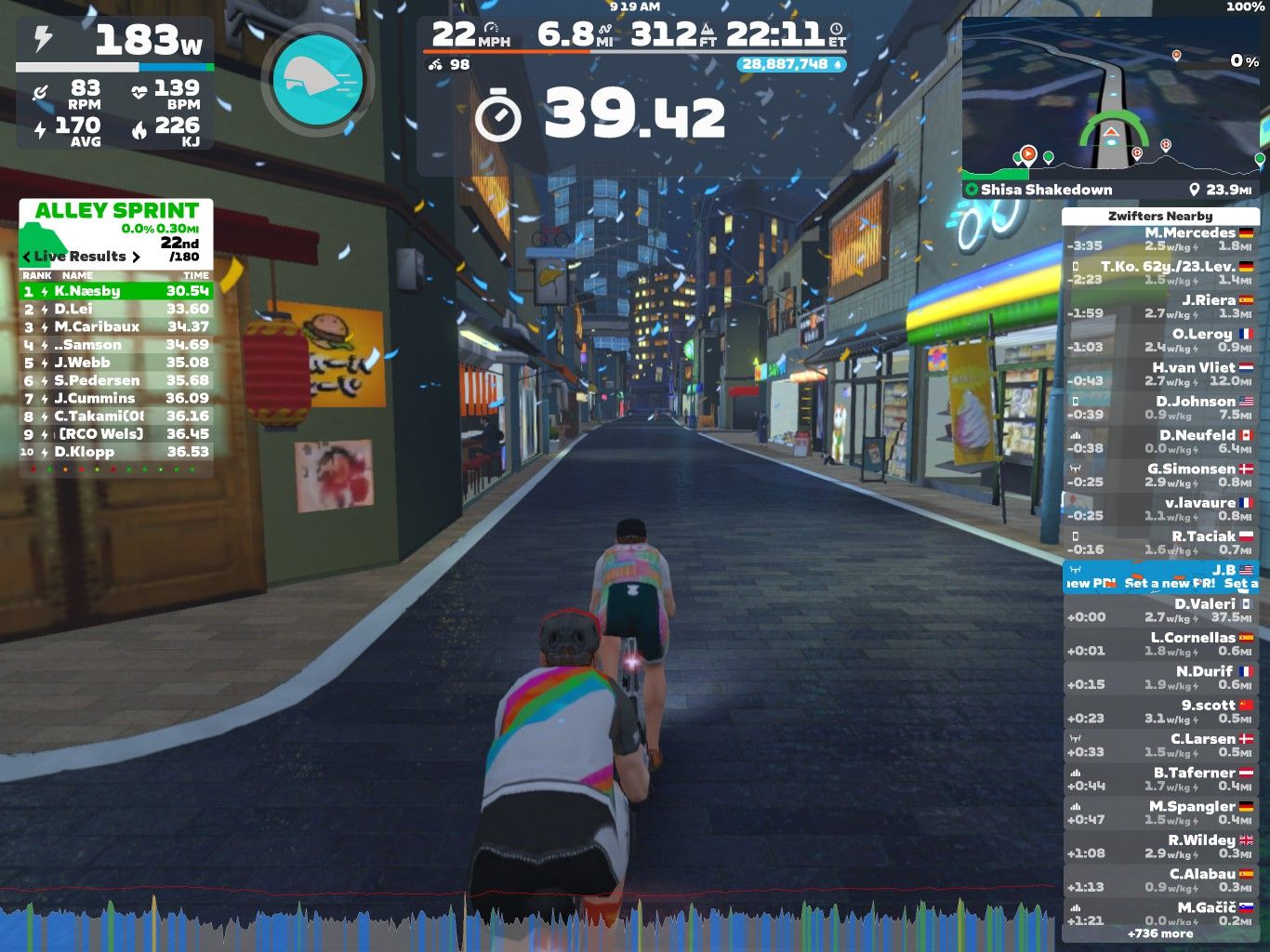Screen dimensions: 1270x952
Task: Select K.Næsby in the sprint leaderboard
Action: tap(116, 291)
